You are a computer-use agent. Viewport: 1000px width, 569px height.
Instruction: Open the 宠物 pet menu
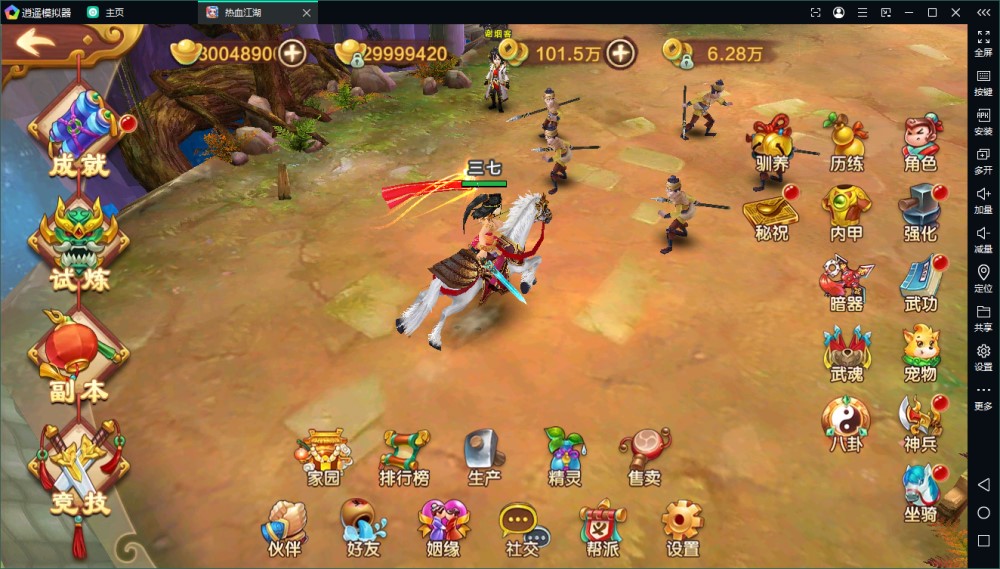[x=920, y=352]
